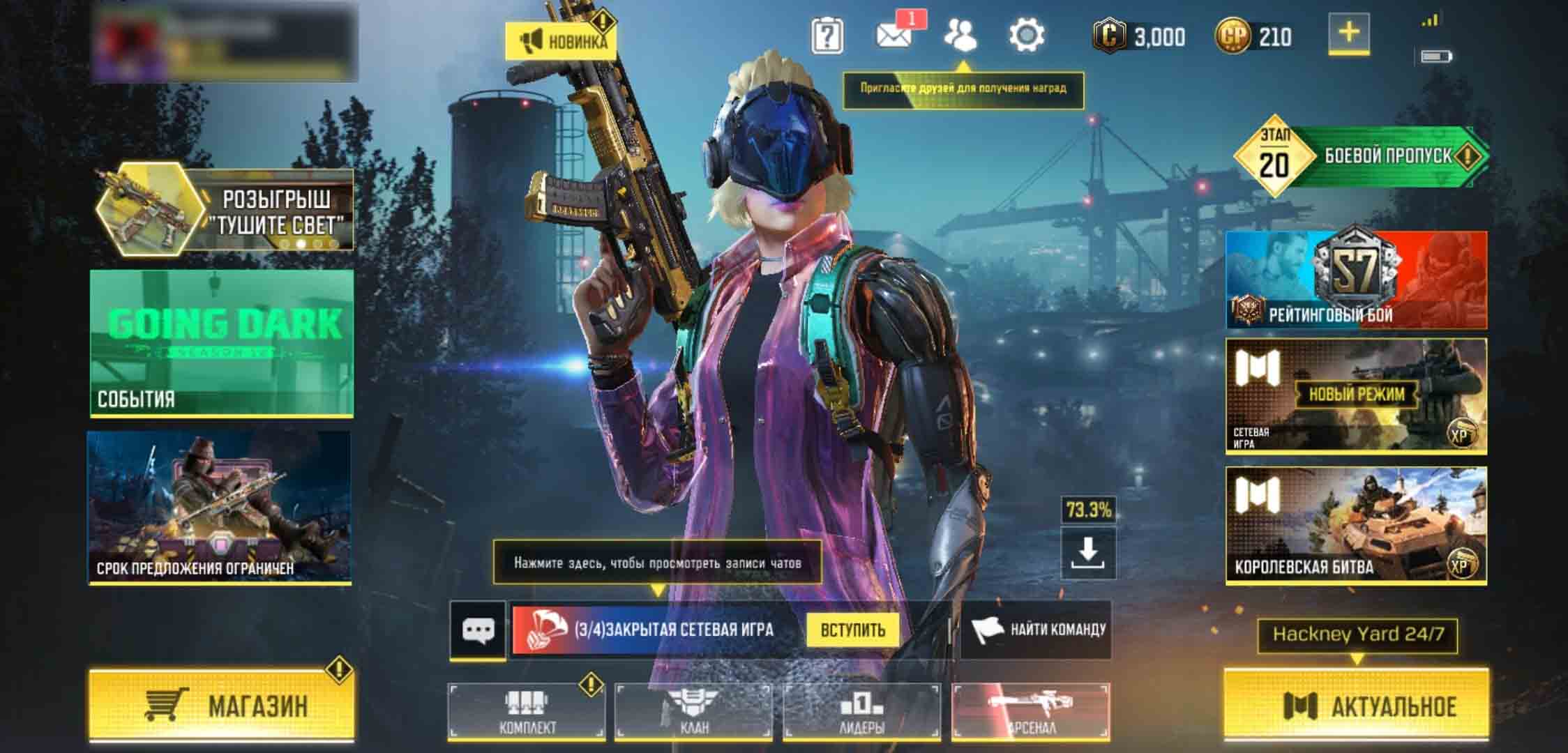Select Найти команду to find a team
Screen dimensions: 1568x753
click(x=1036, y=630)
